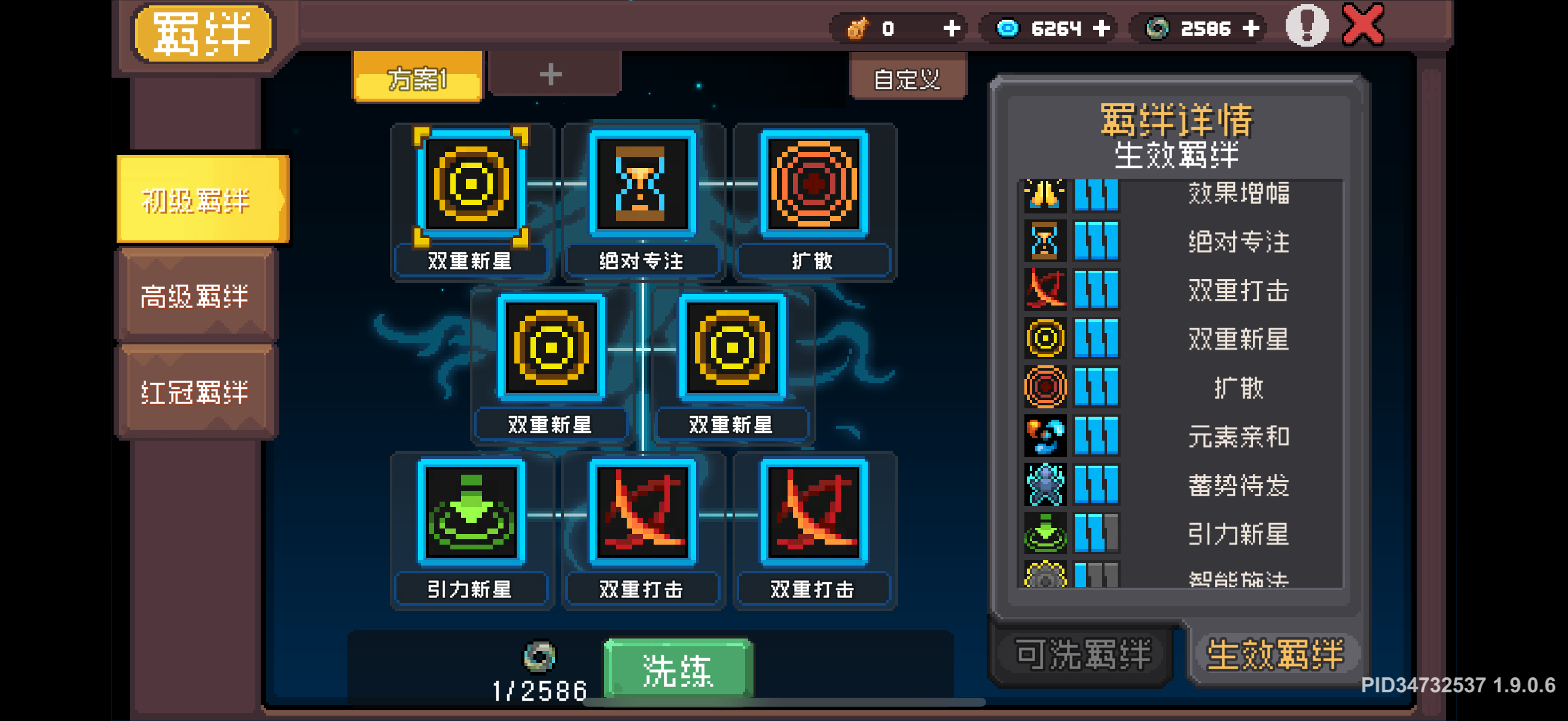Switch to the 高级羁绊 tab
The width and height of the screenshot is (1568, 721).
[196, 297]
